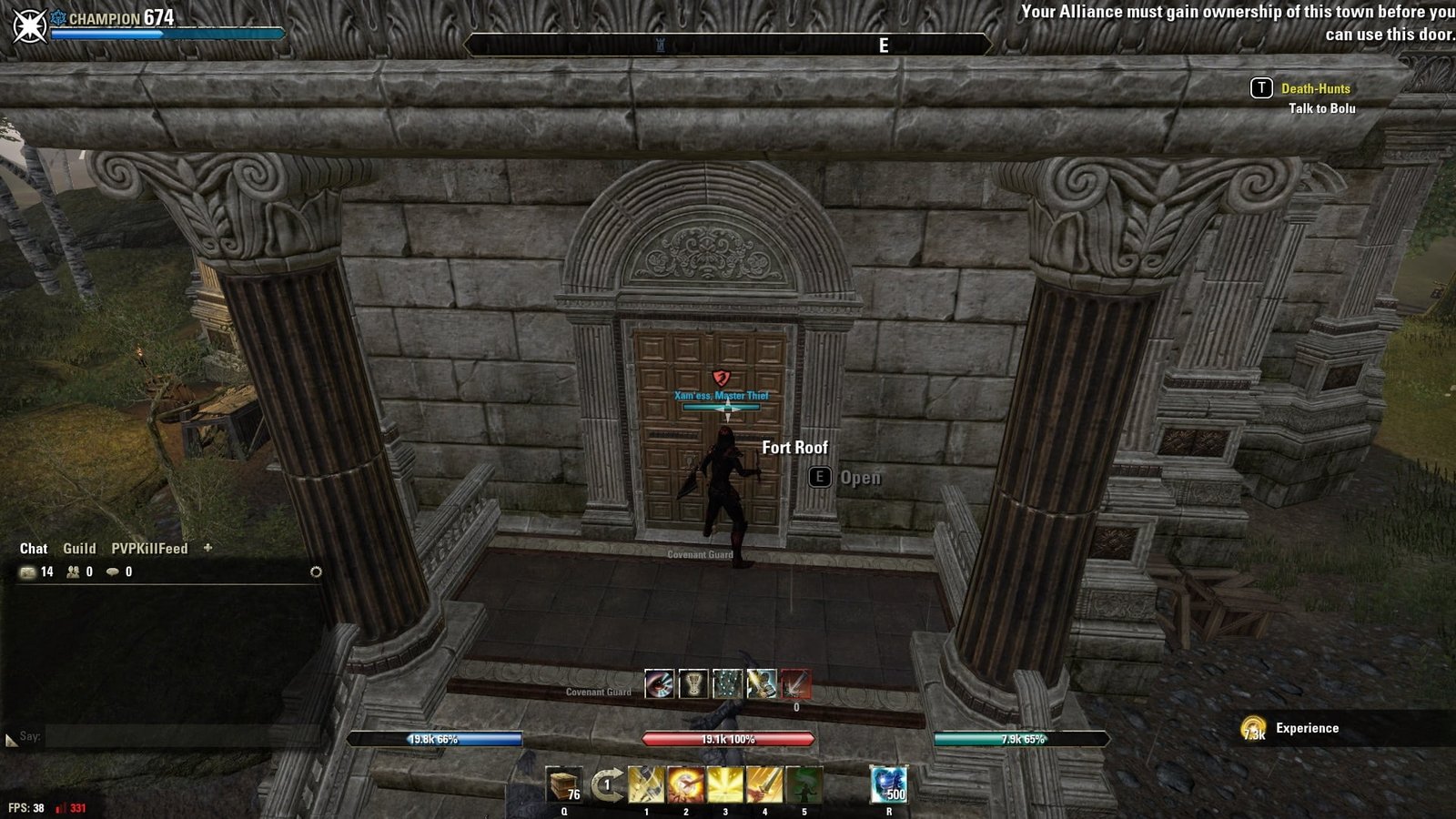Image resolution: width=1456 pixels, height=819 pixels.
Task: Open the friends list icon in chat
Action: point(73,572)
